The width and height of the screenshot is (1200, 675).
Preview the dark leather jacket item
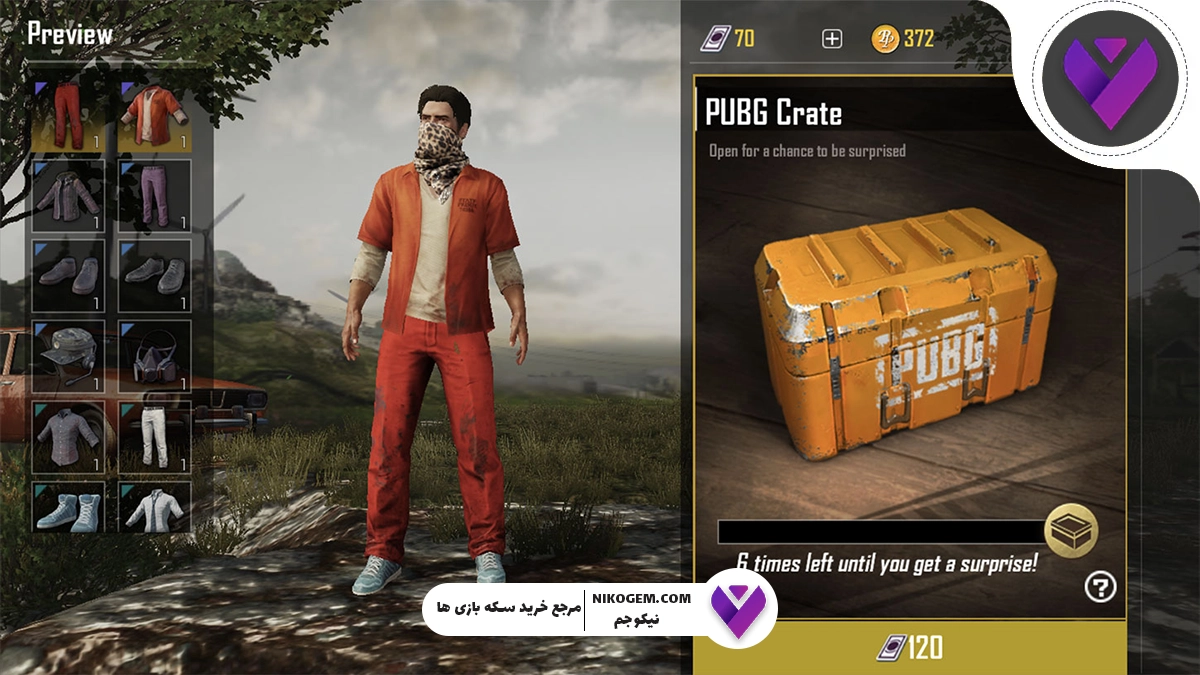pyautogui.click(x=68, y=192)
